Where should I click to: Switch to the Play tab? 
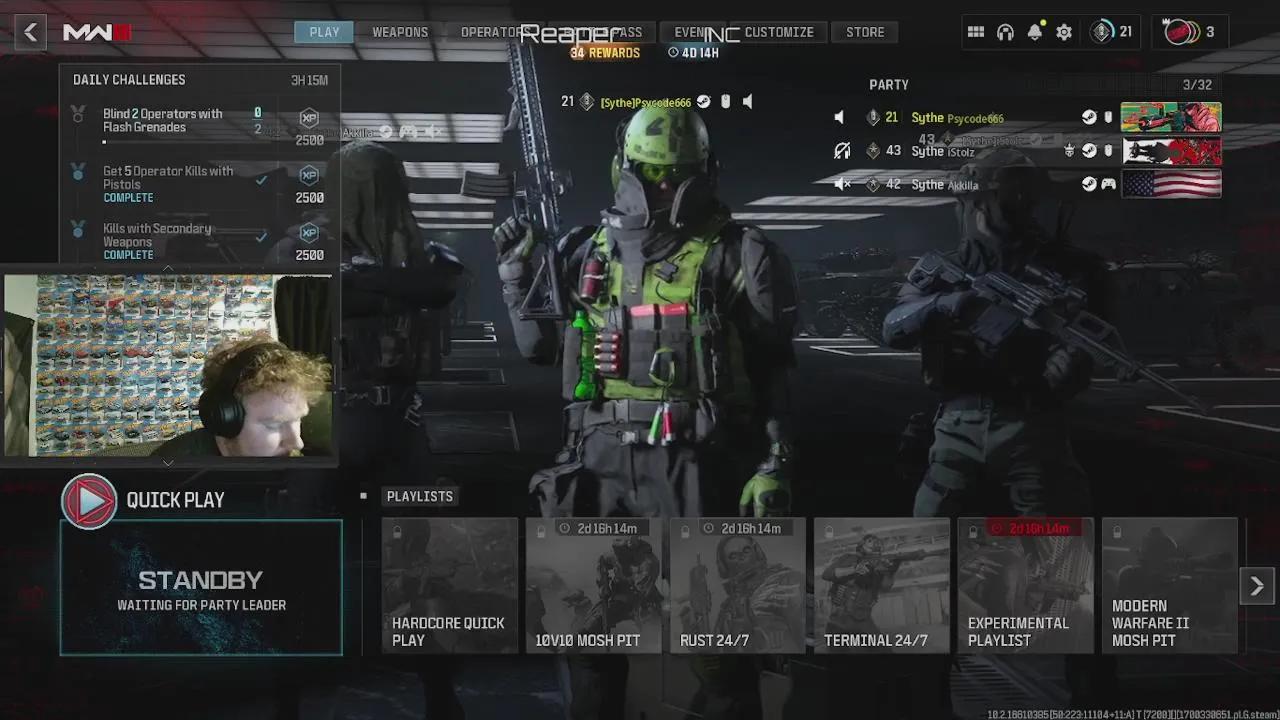point(324,32)
